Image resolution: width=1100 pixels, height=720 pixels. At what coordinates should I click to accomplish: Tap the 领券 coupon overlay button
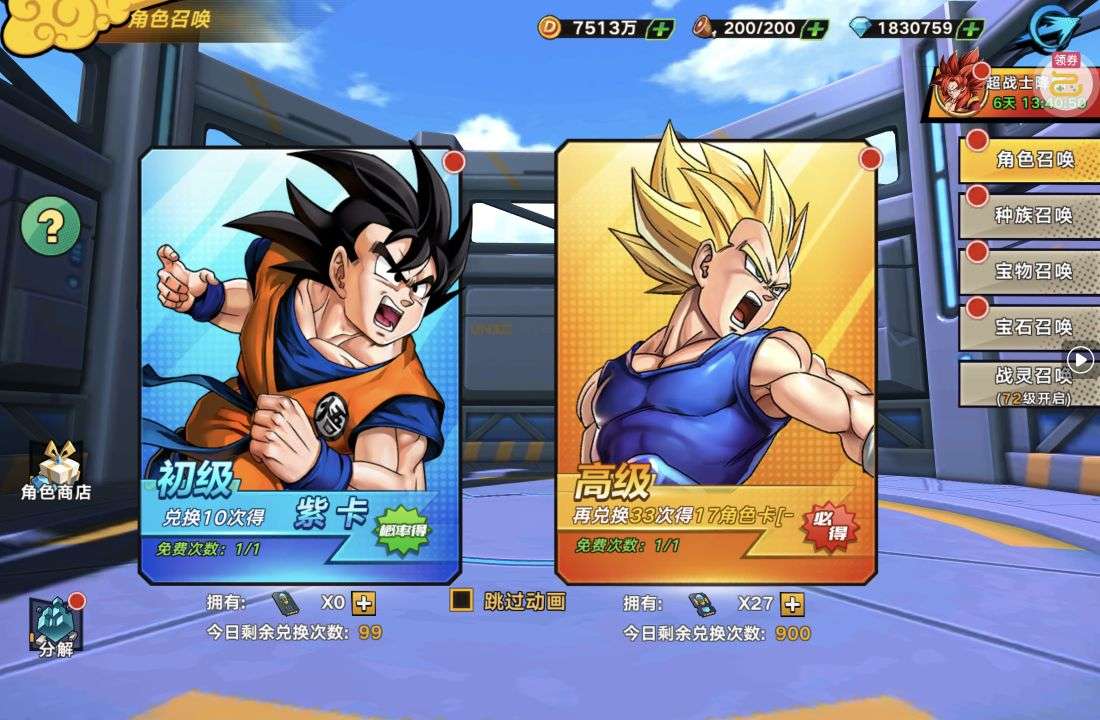tap(1066, 80)
